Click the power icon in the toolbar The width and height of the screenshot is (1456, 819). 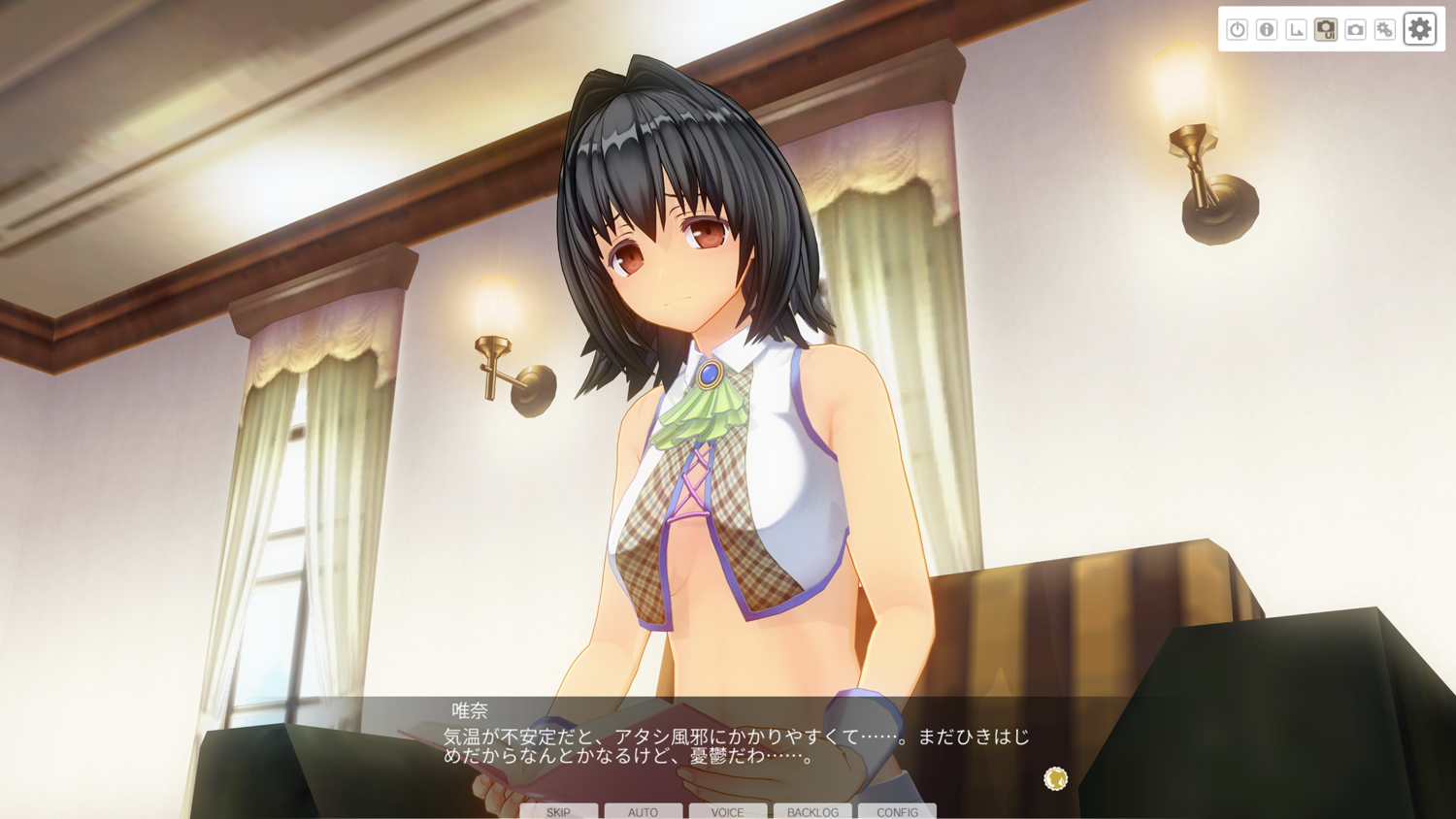pos(1237,29)
